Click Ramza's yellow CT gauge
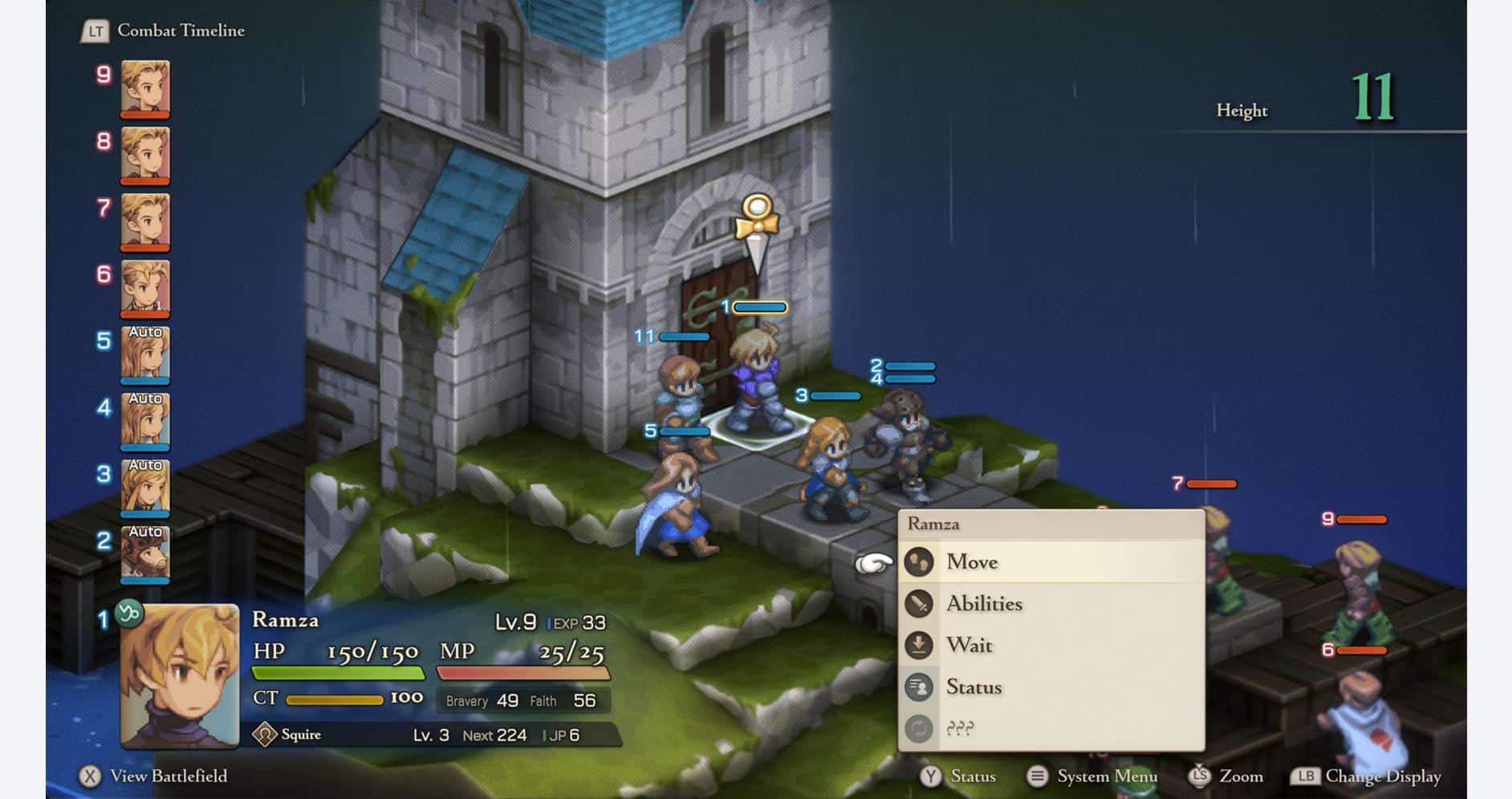 click(337, 698)
